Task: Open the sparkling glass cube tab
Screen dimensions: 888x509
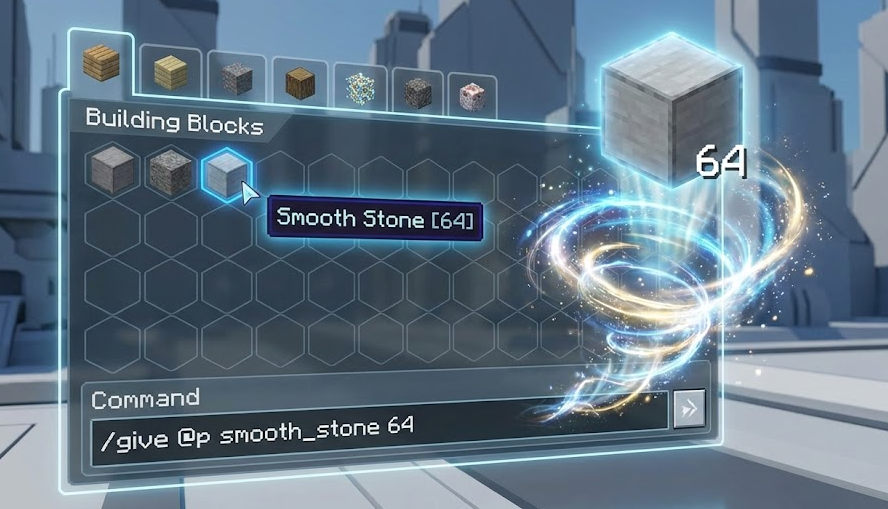Action: (361, 88)
